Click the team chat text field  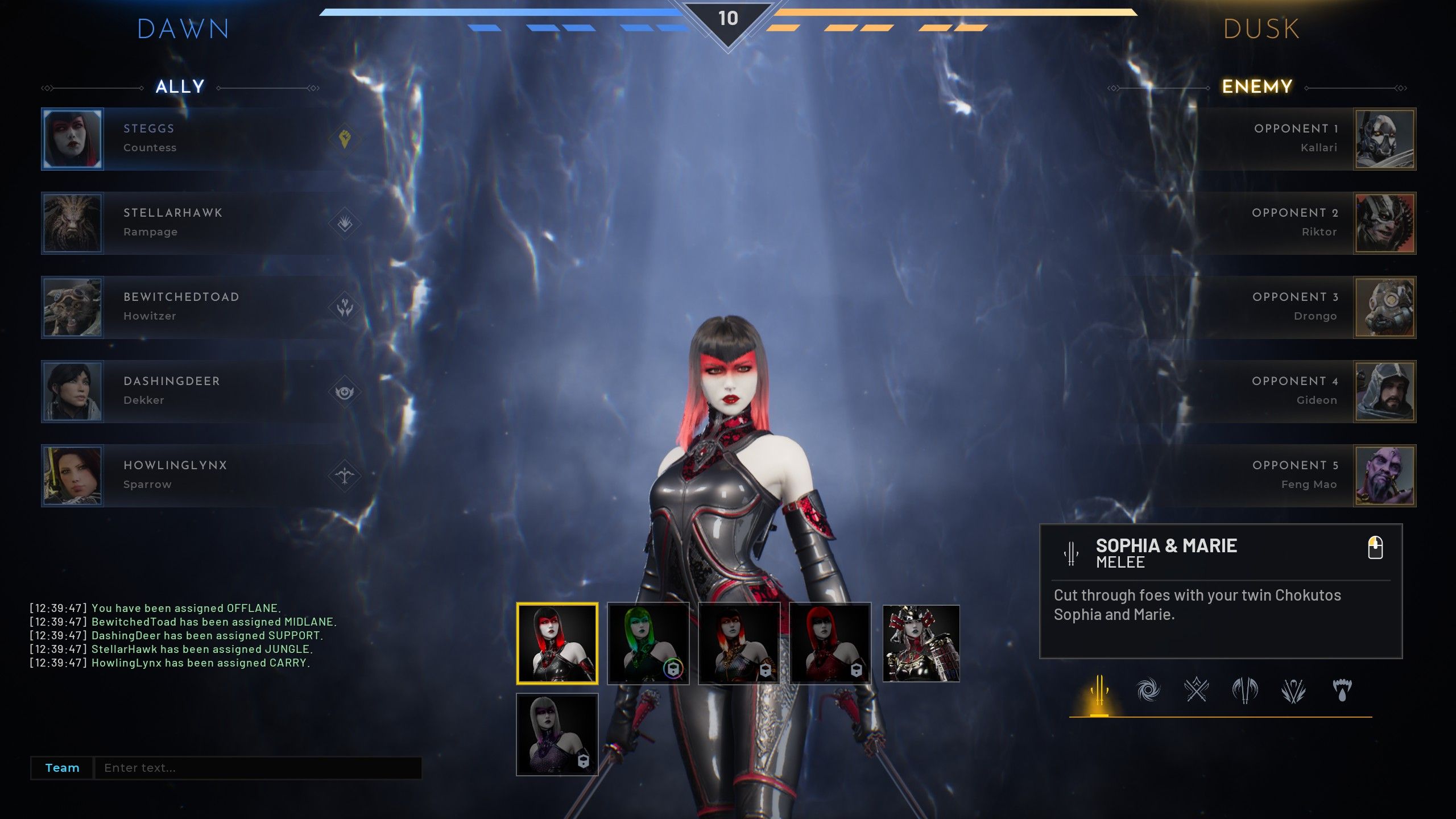pos(257,768)
